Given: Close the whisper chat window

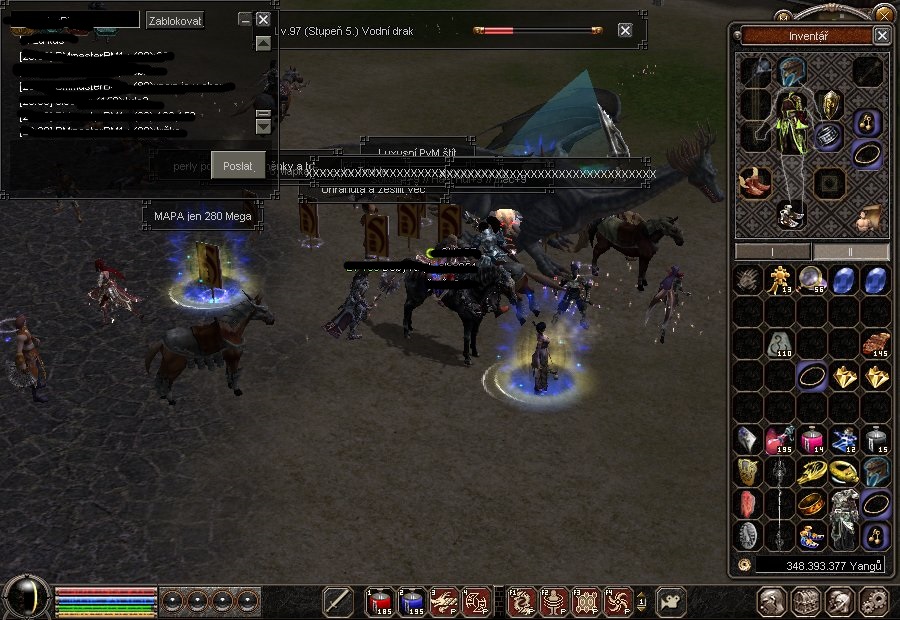Looking at the screenshot, I should click(263, 19).
